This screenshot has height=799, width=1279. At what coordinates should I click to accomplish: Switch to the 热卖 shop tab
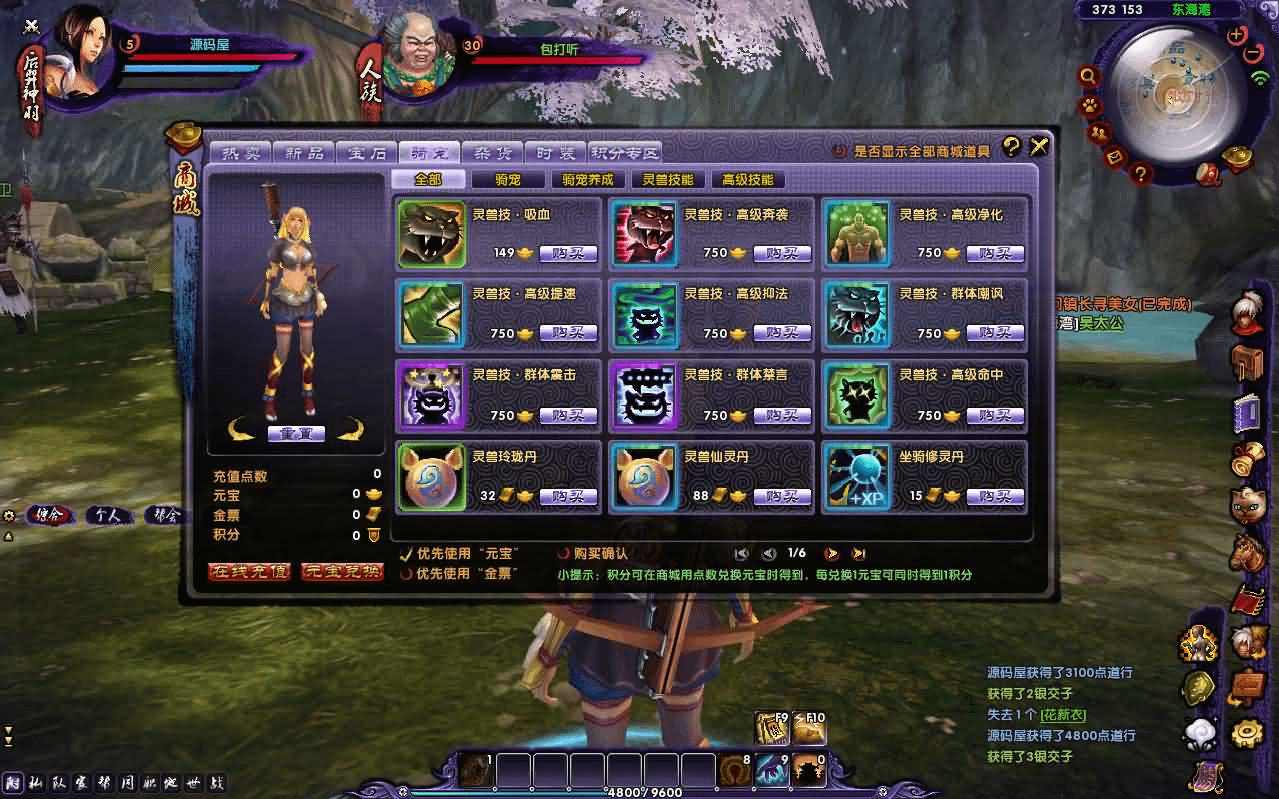(240, 153)
